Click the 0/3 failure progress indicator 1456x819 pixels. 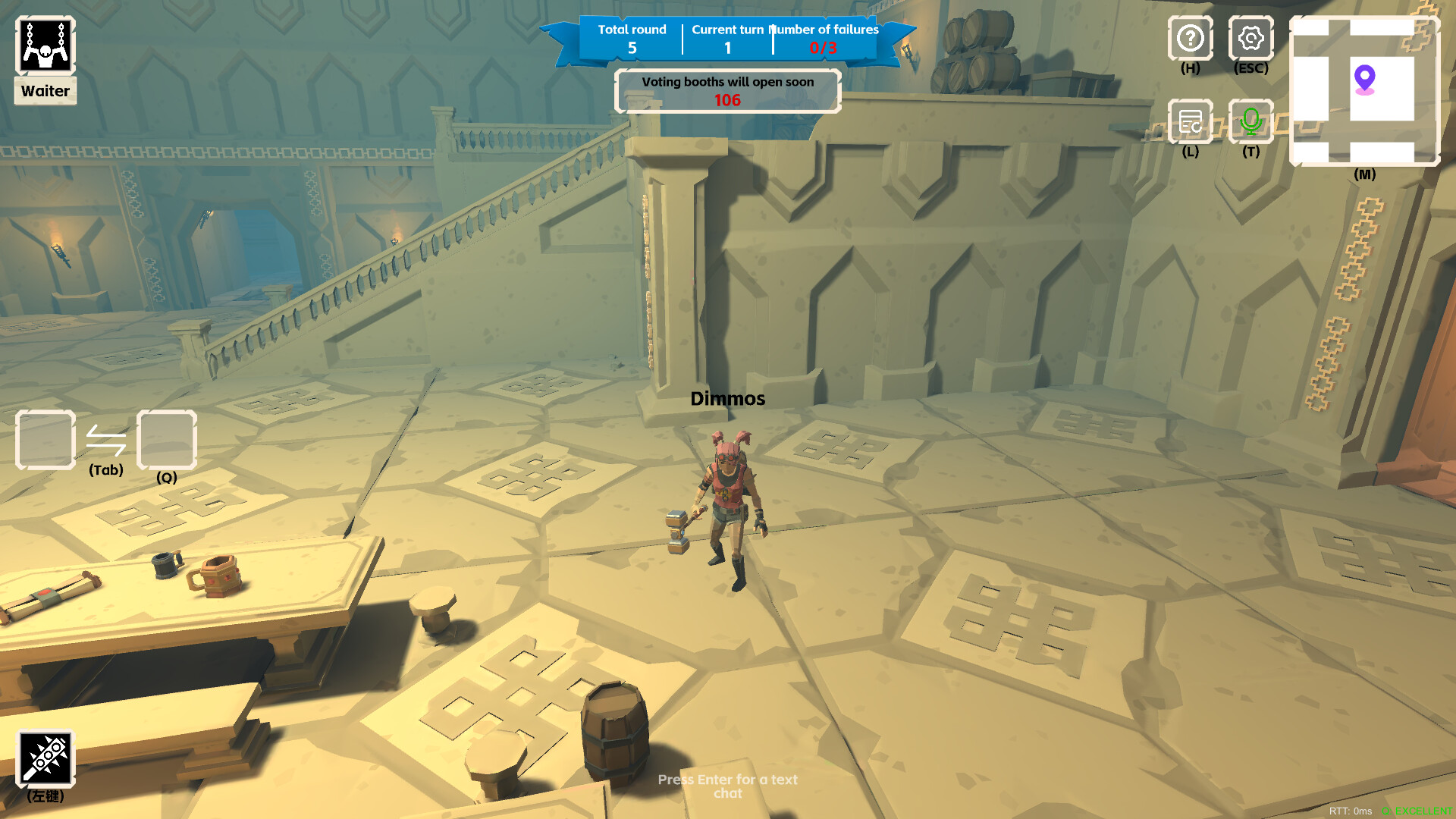(x=824, y=48)
